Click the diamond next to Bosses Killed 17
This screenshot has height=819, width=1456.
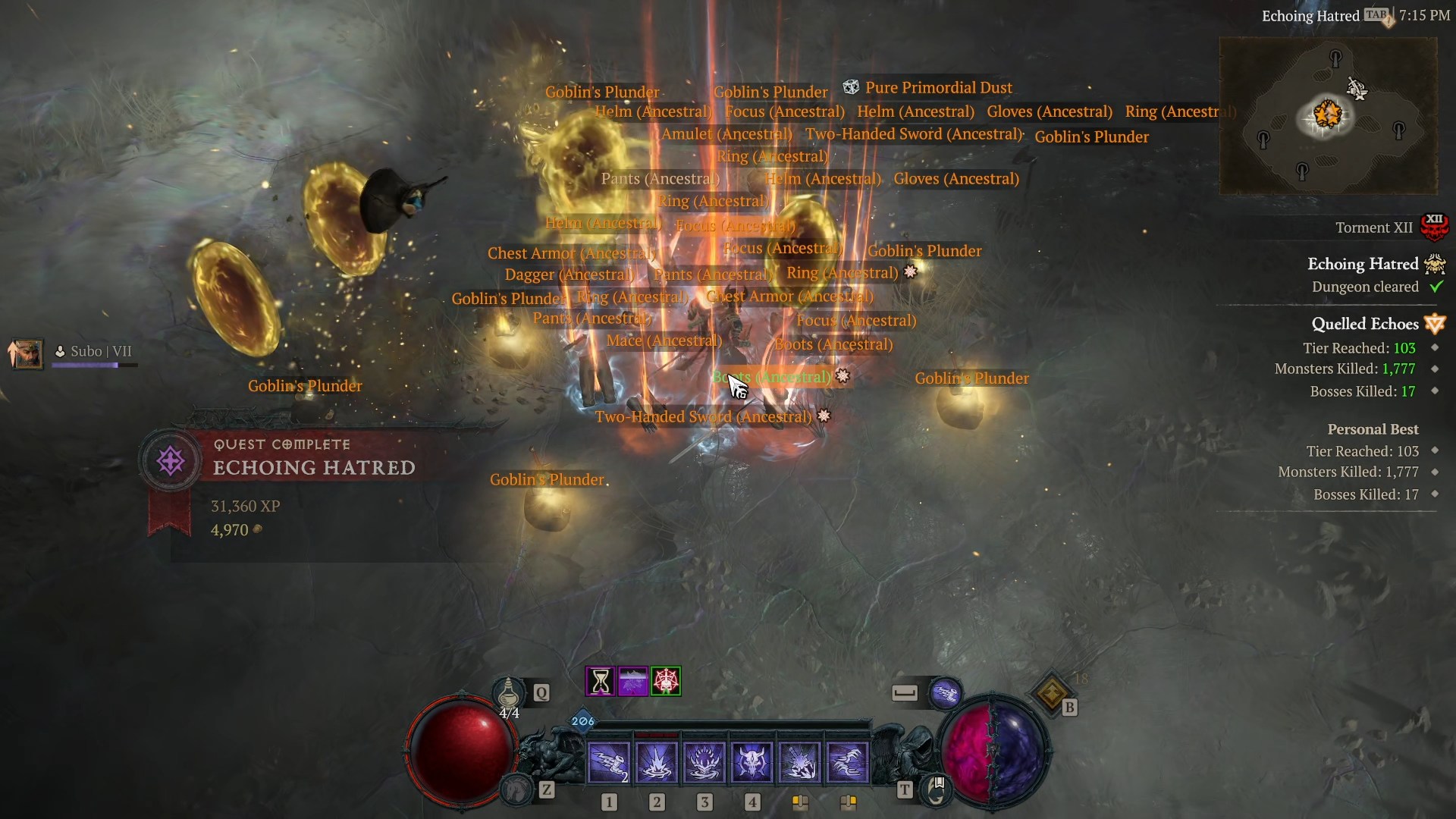(1433, 392)
